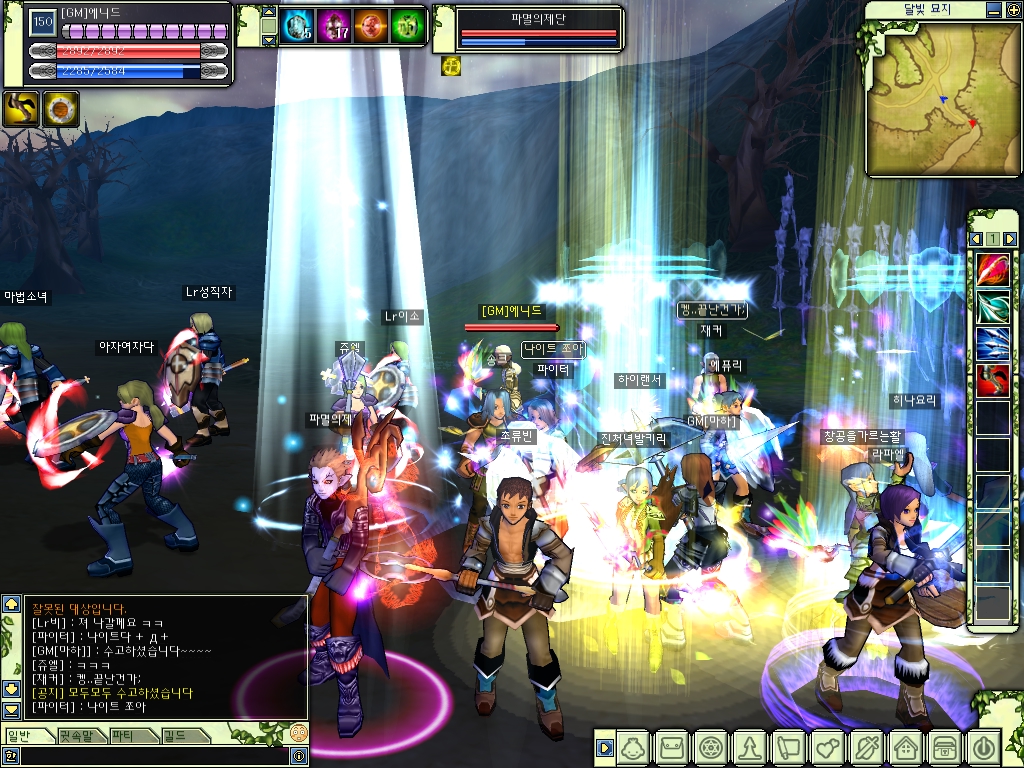This screenshot has height=768, width=1024.
Task: Open the inventory bag menu
Action: coord(672,748)
